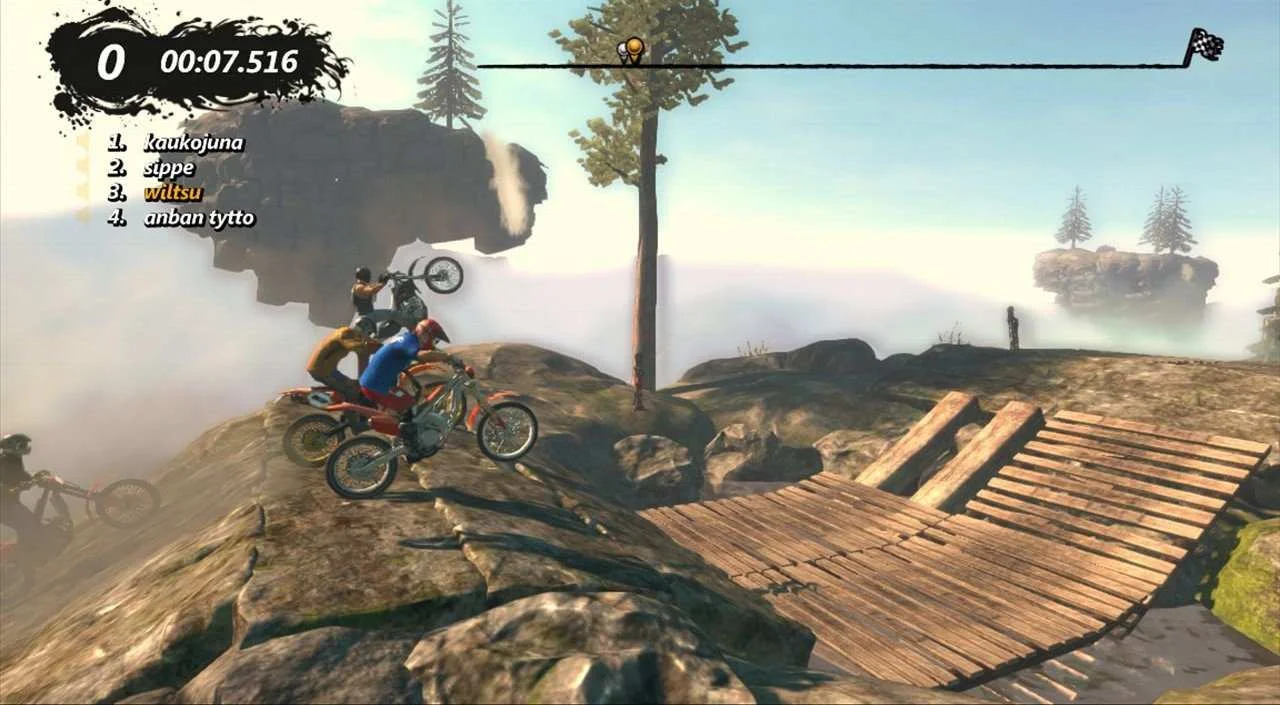Click the gold rider marker on the track progress bar

[x=633, y=47]
